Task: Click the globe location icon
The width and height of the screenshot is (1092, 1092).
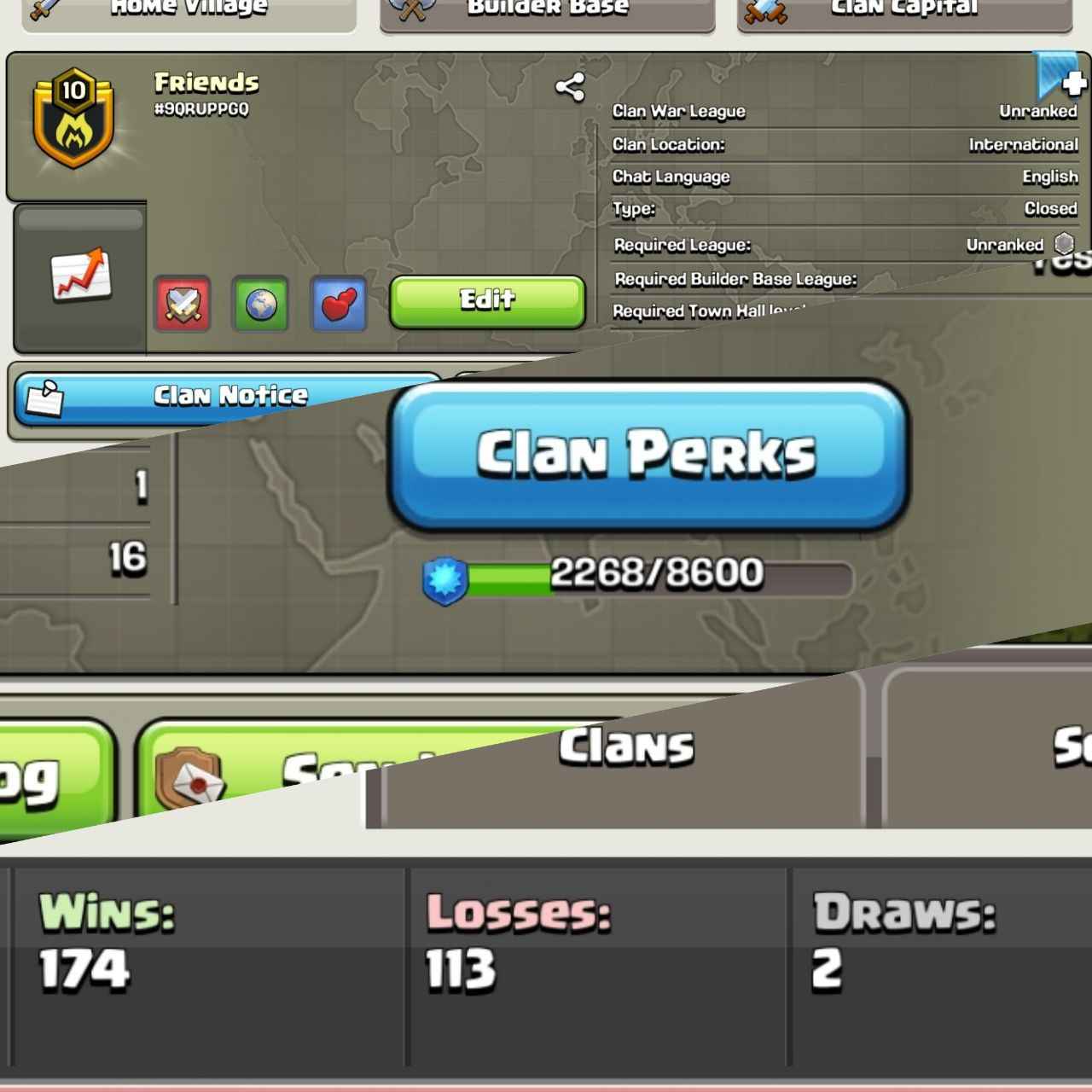Action: (260, 305)
